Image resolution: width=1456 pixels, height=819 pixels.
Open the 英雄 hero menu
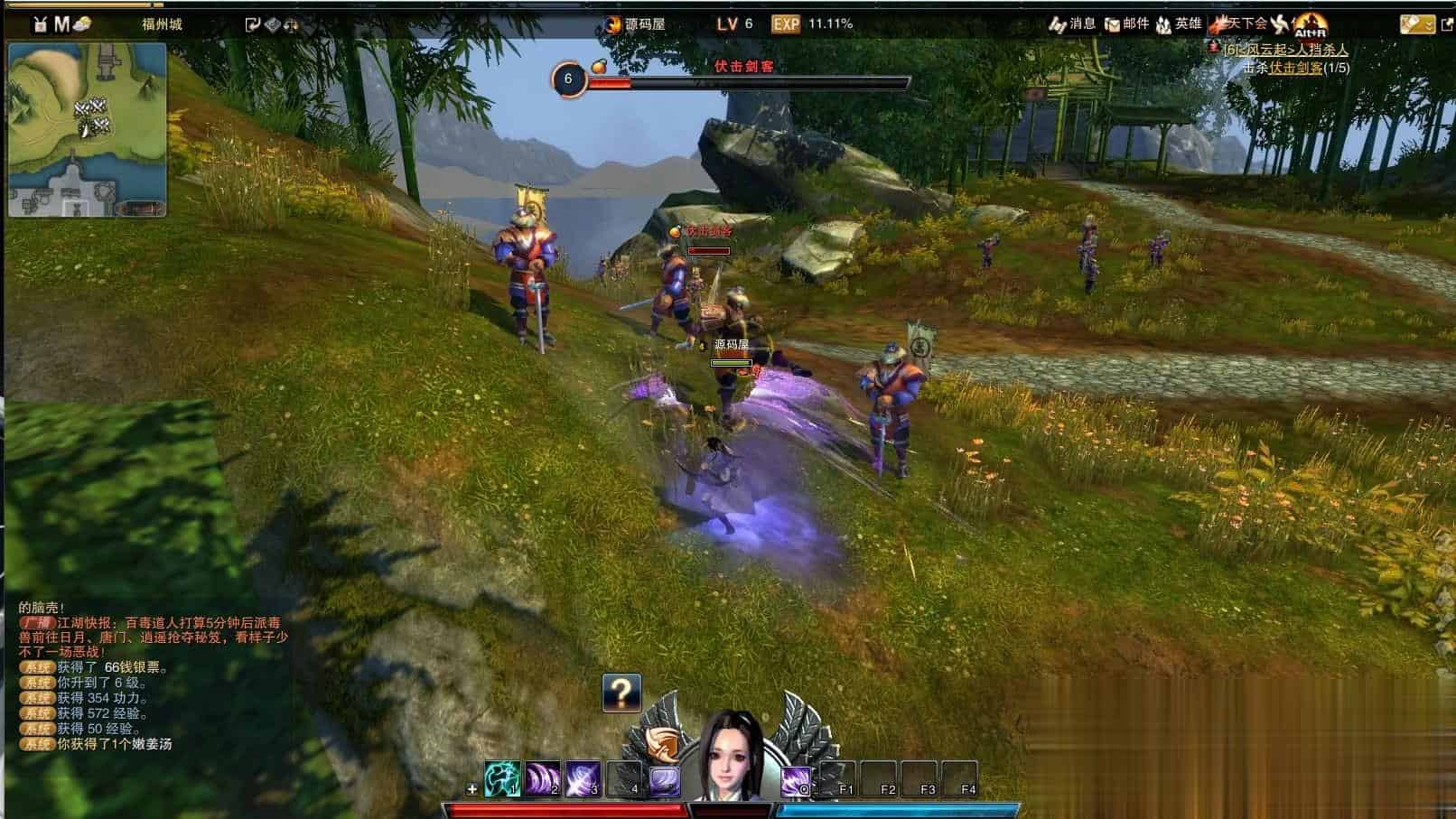1179,24
